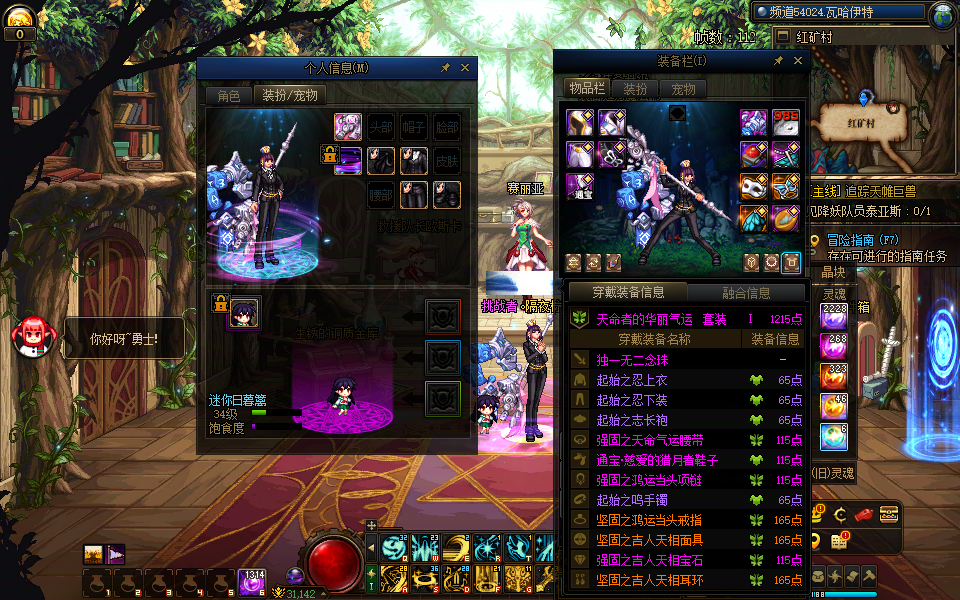Pin the 个人信息 window
This screenshot has width=960, height=600.
click(445, 68)
